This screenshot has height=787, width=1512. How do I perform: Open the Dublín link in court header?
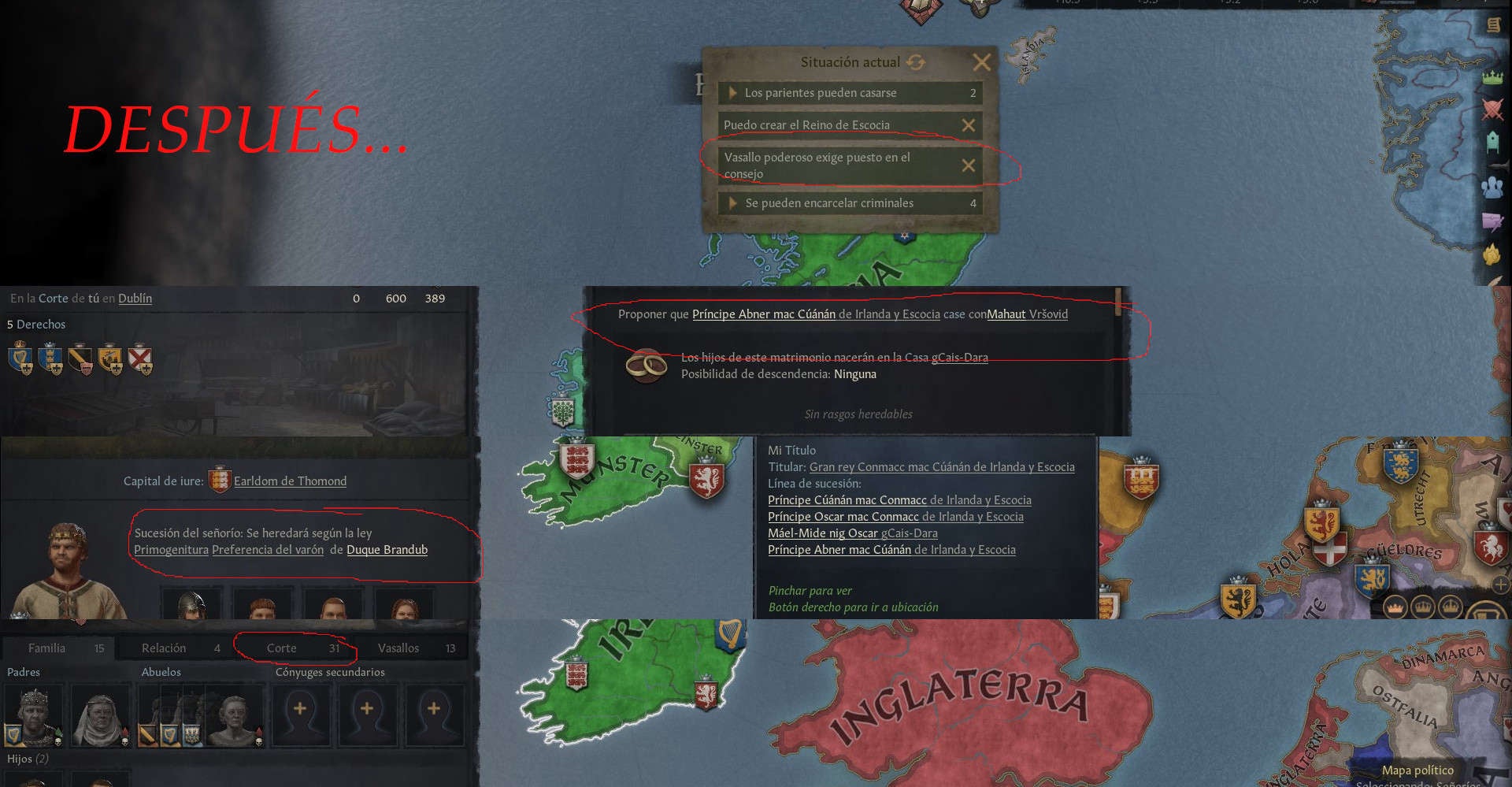point(135,299)
